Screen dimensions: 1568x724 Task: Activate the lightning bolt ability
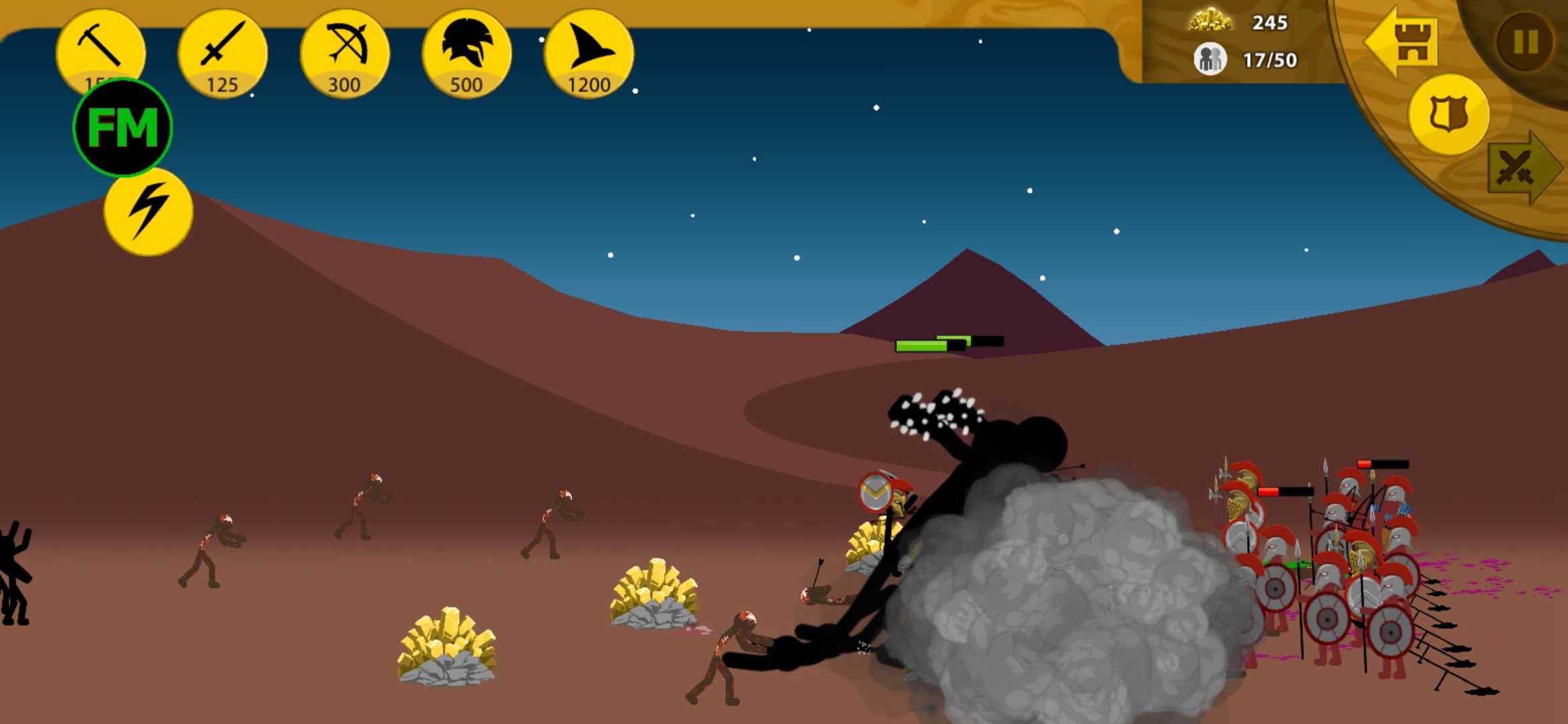[149, 212]
